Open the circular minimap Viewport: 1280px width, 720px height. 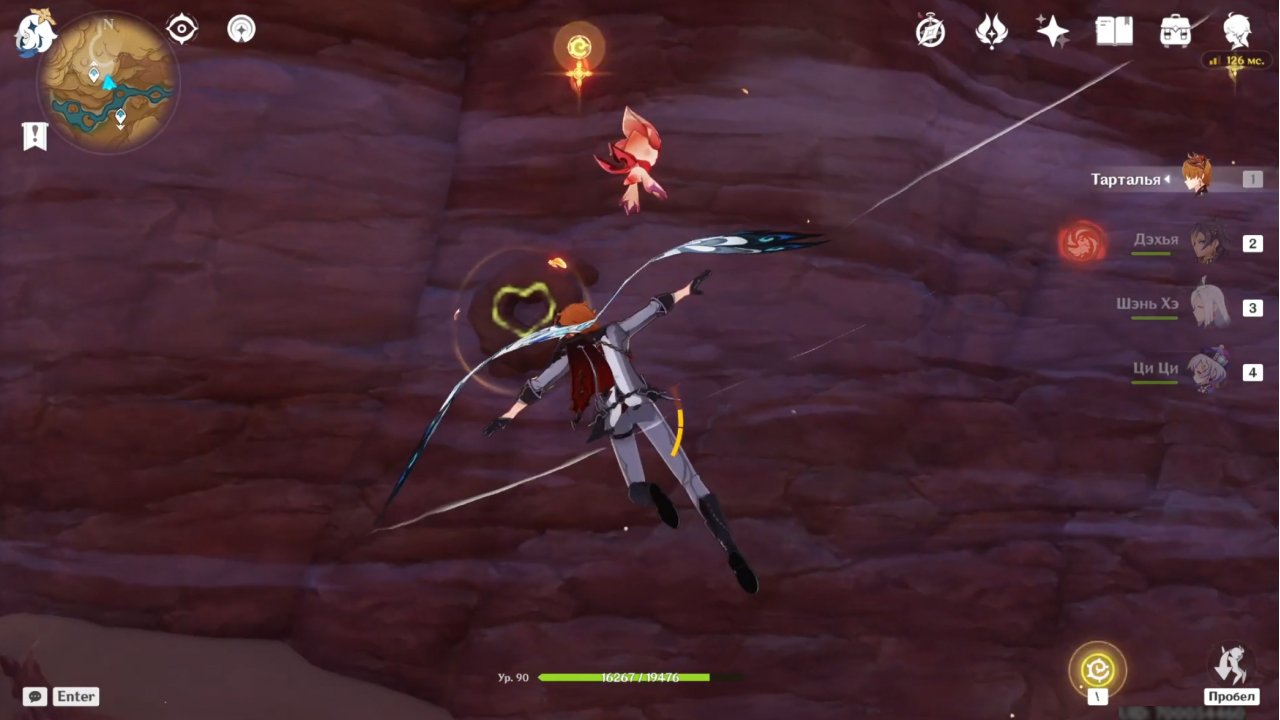(108, 82)
